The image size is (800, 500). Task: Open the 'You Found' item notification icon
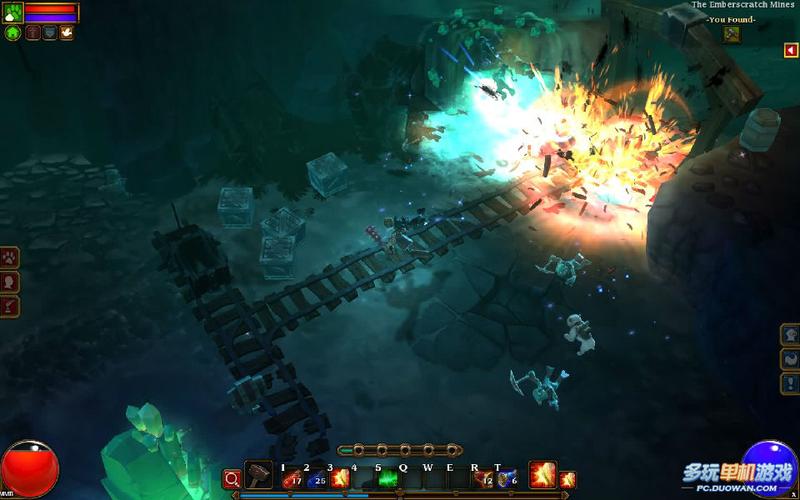click(732, 35)
